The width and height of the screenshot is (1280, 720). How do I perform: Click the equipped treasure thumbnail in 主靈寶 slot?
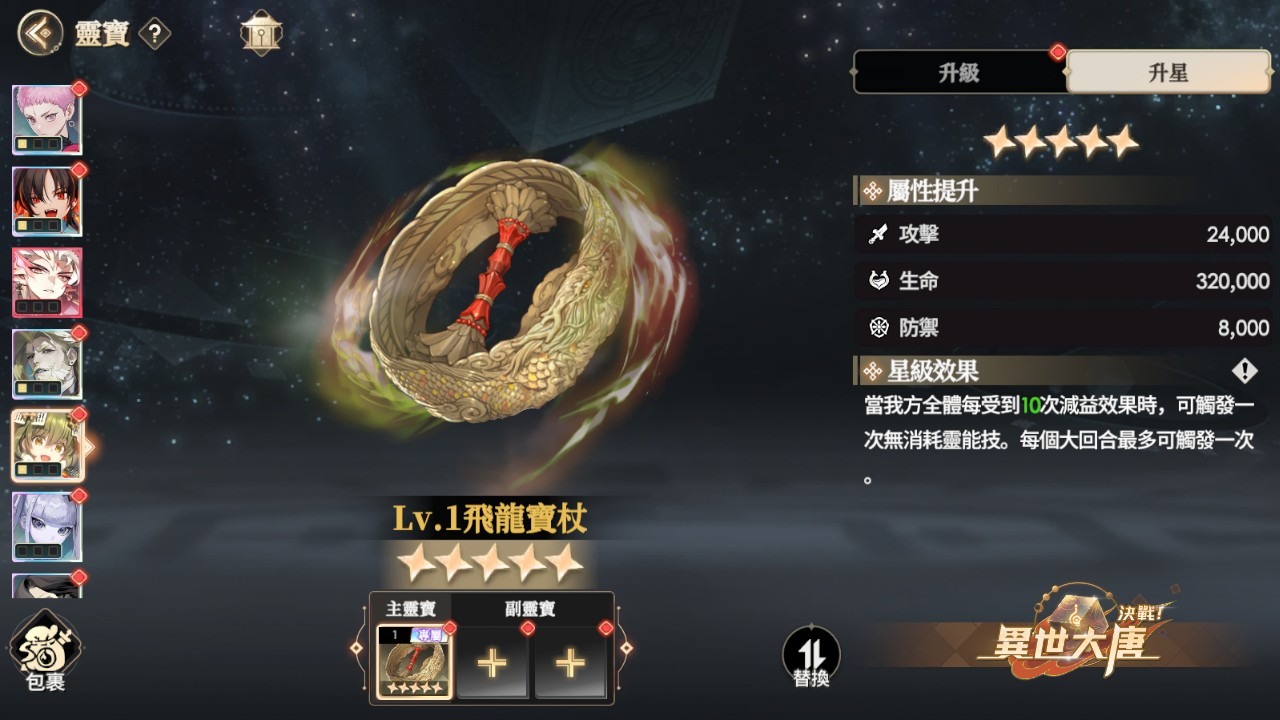click(413, 663)
